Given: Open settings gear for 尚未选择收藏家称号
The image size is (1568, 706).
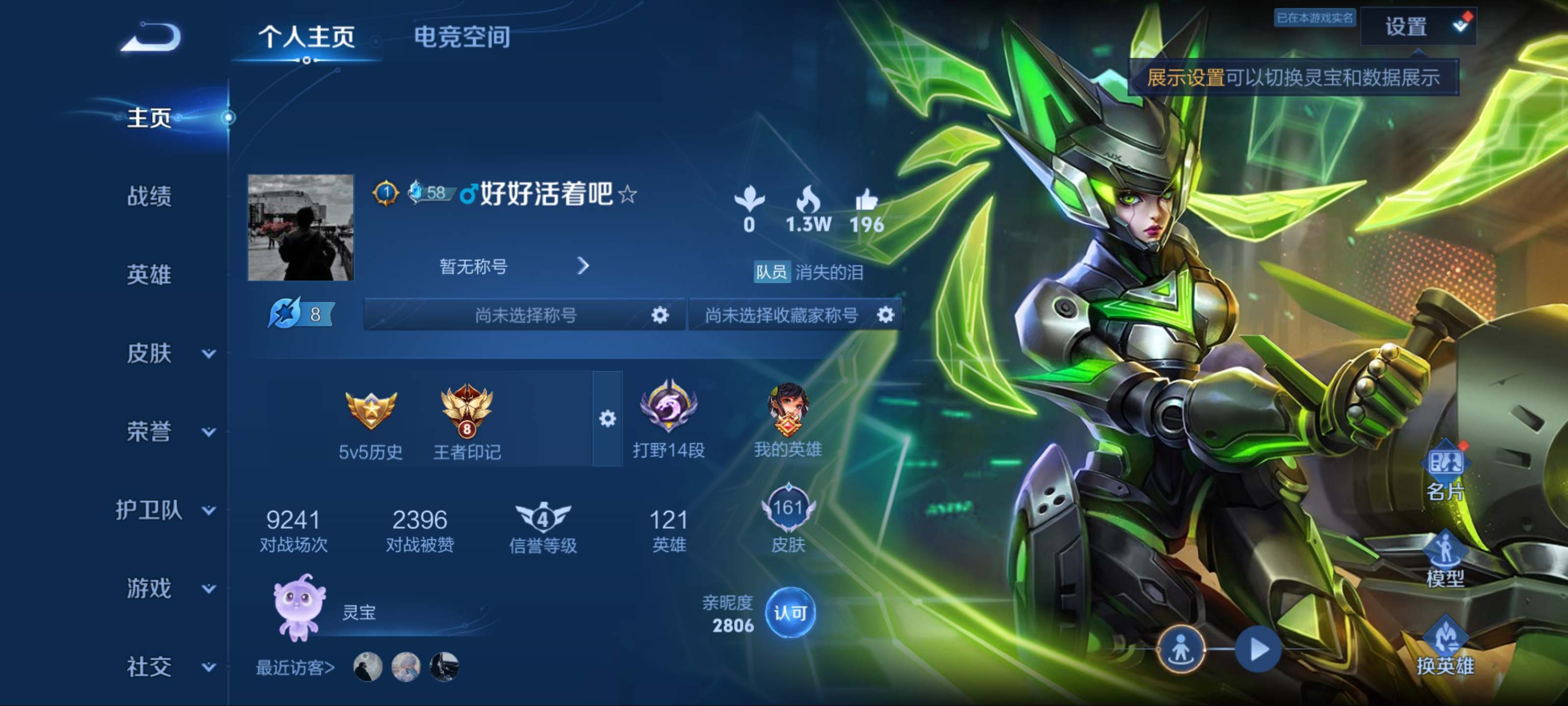Looking at the screenshot, I should (885, 314).
